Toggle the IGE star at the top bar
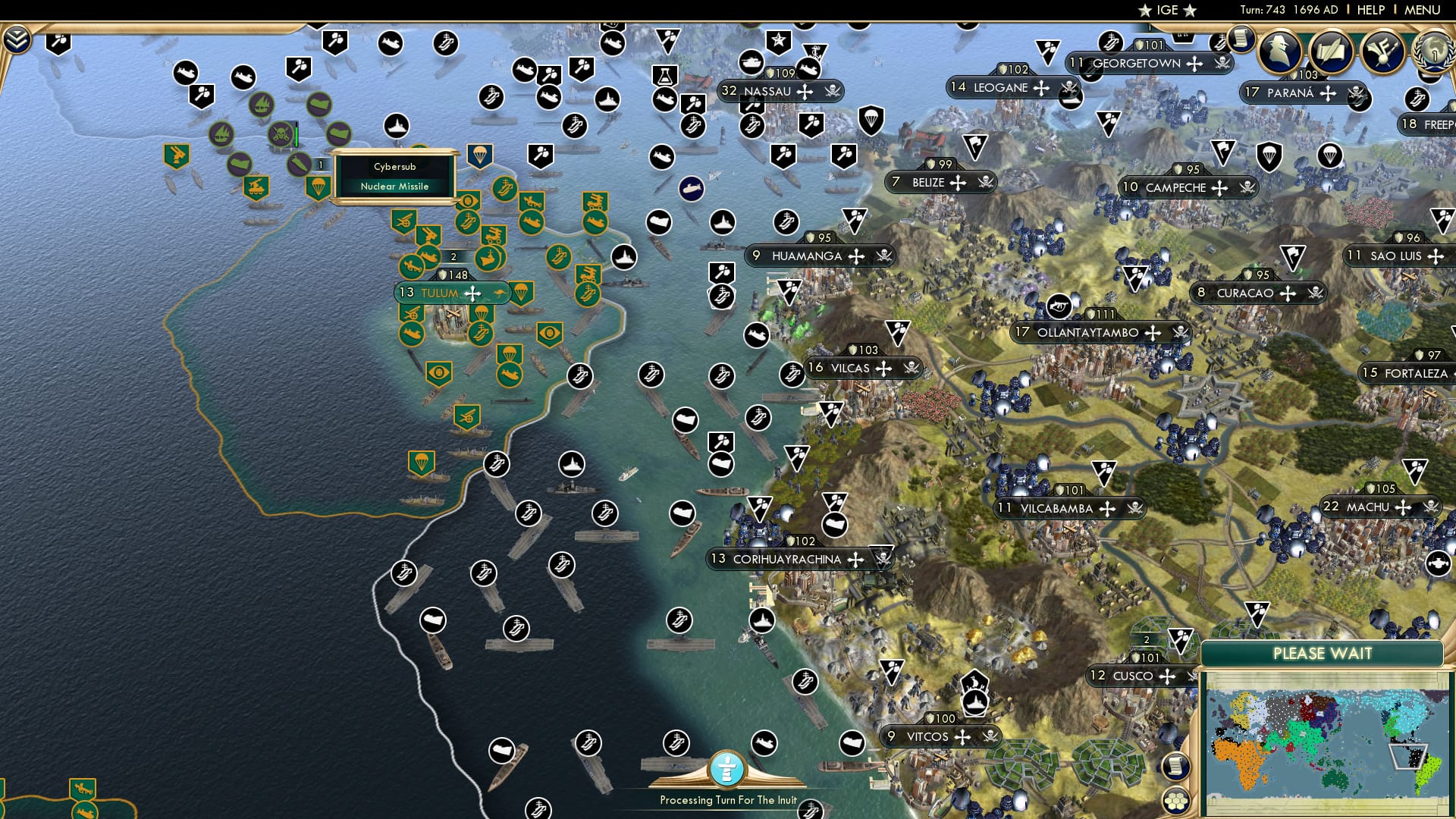 (x=1144, y=11)
